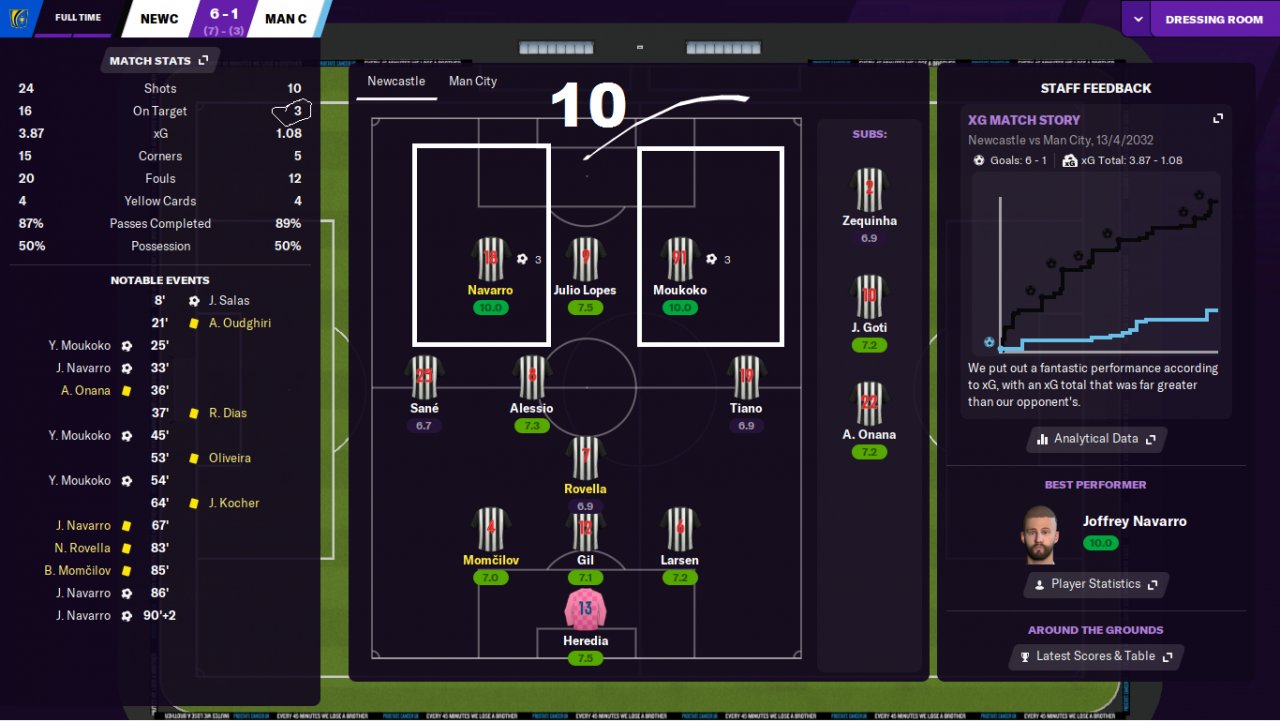Show Latest Scores & Table
The width and height of the screenshot is (1280, 722).
(1096, 656)
